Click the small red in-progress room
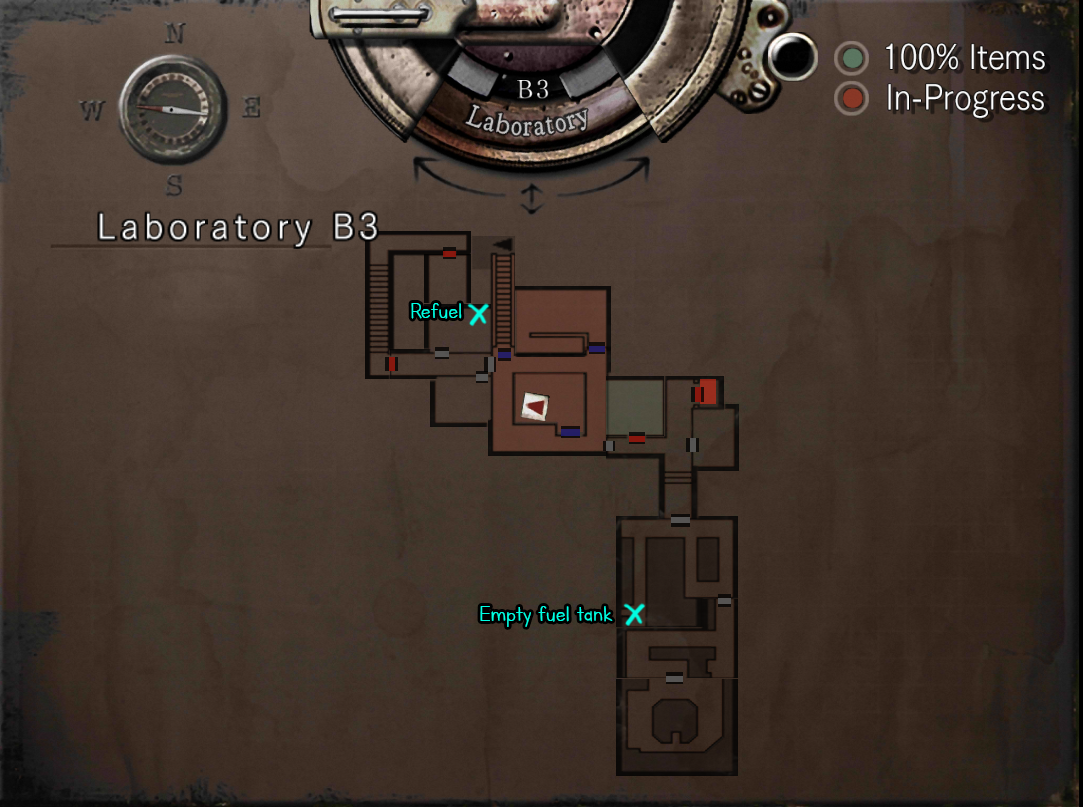 click(708, 391)
